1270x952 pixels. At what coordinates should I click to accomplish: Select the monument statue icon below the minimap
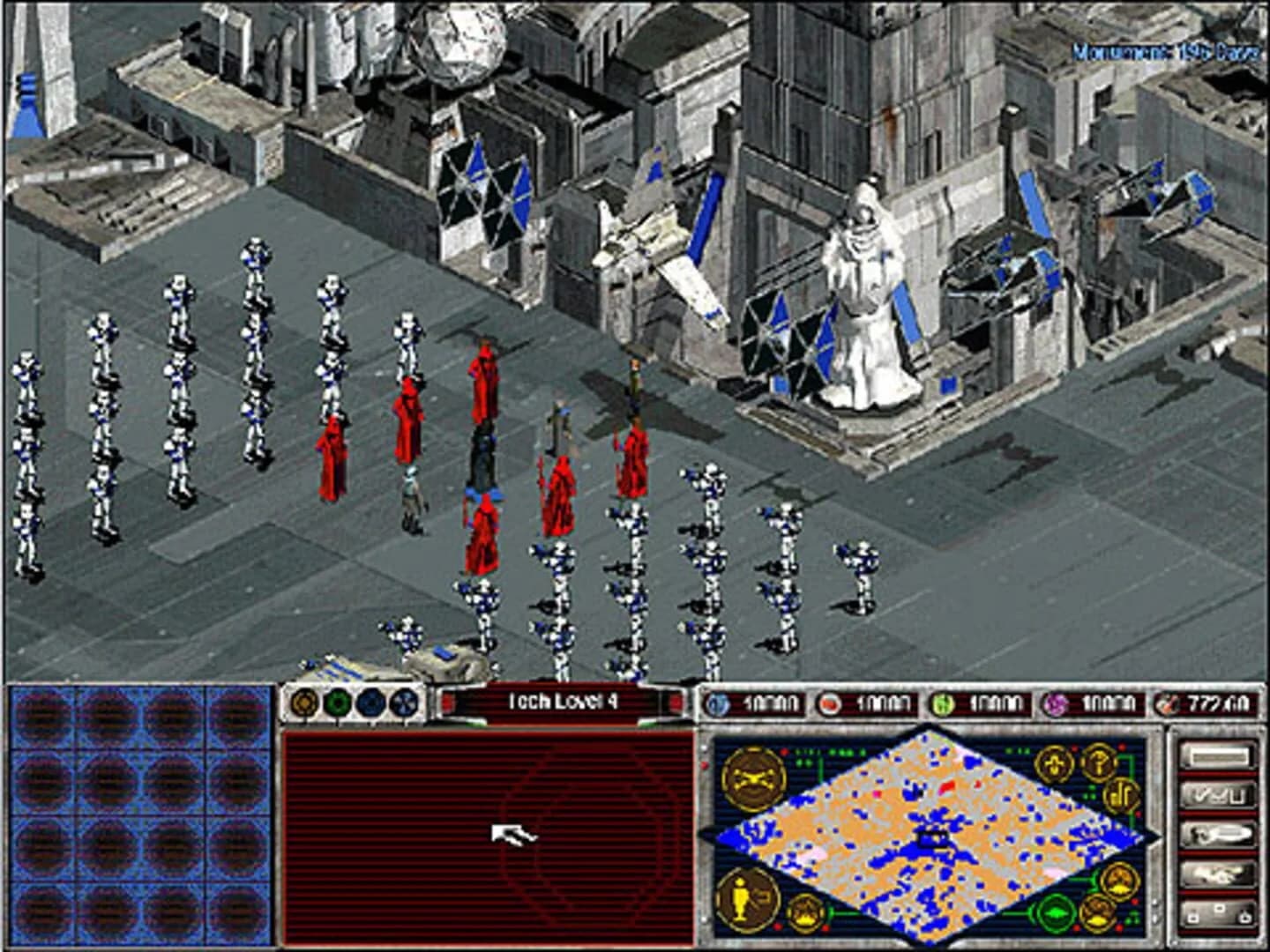pyautogui.click(x=746, y=900)
